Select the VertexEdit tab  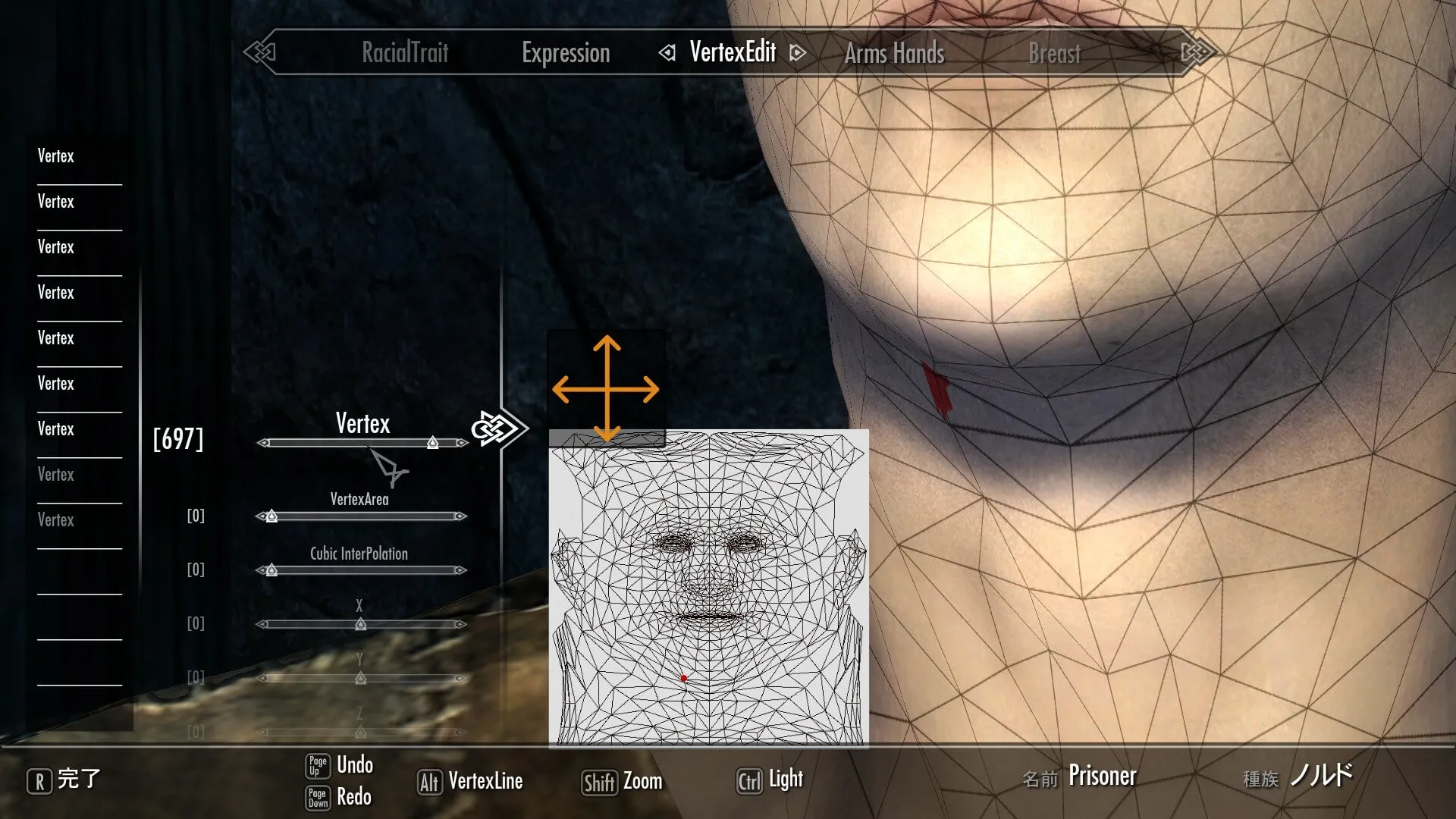coord(733,52)
